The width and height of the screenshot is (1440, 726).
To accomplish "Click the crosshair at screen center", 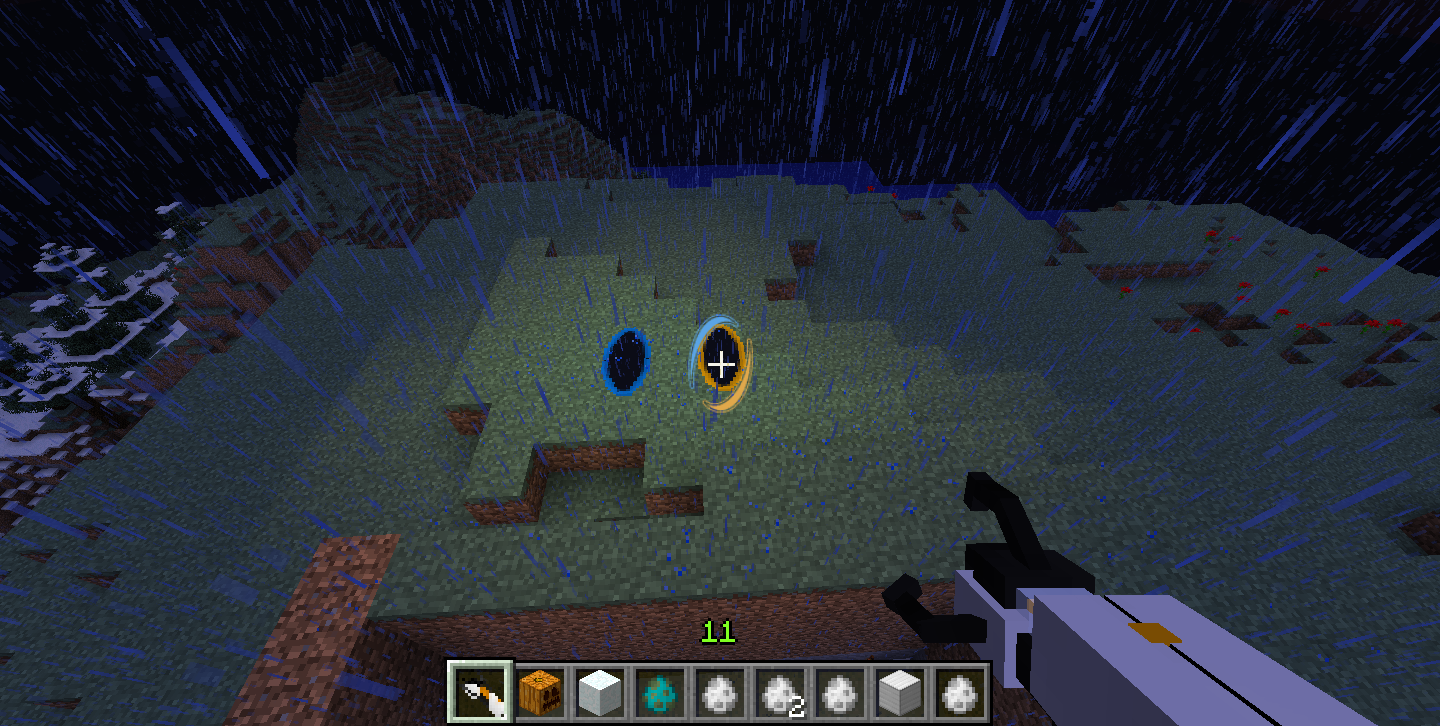I will pos(720,365).
